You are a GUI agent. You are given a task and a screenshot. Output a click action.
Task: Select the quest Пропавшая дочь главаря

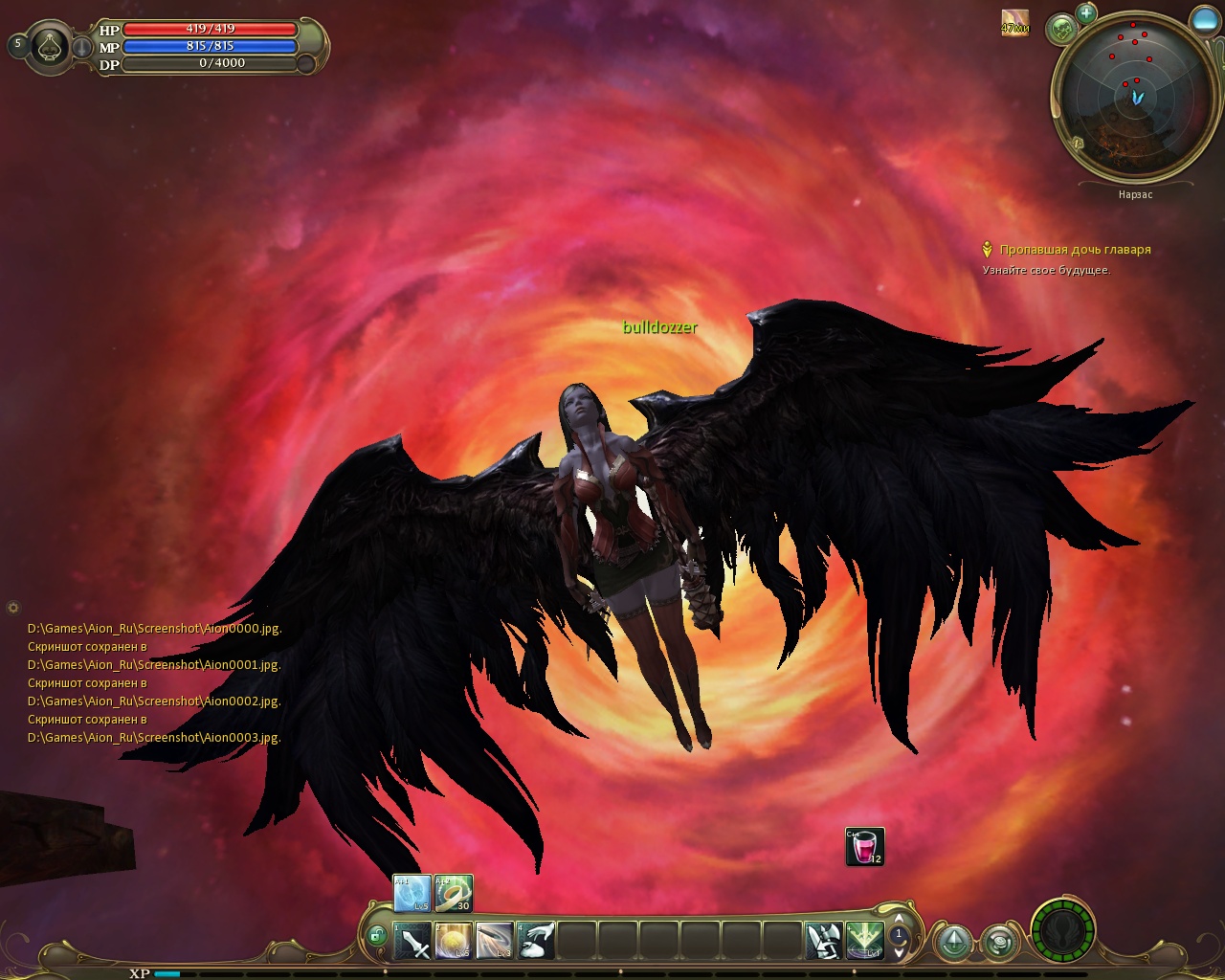click(x=1075, y=250)
